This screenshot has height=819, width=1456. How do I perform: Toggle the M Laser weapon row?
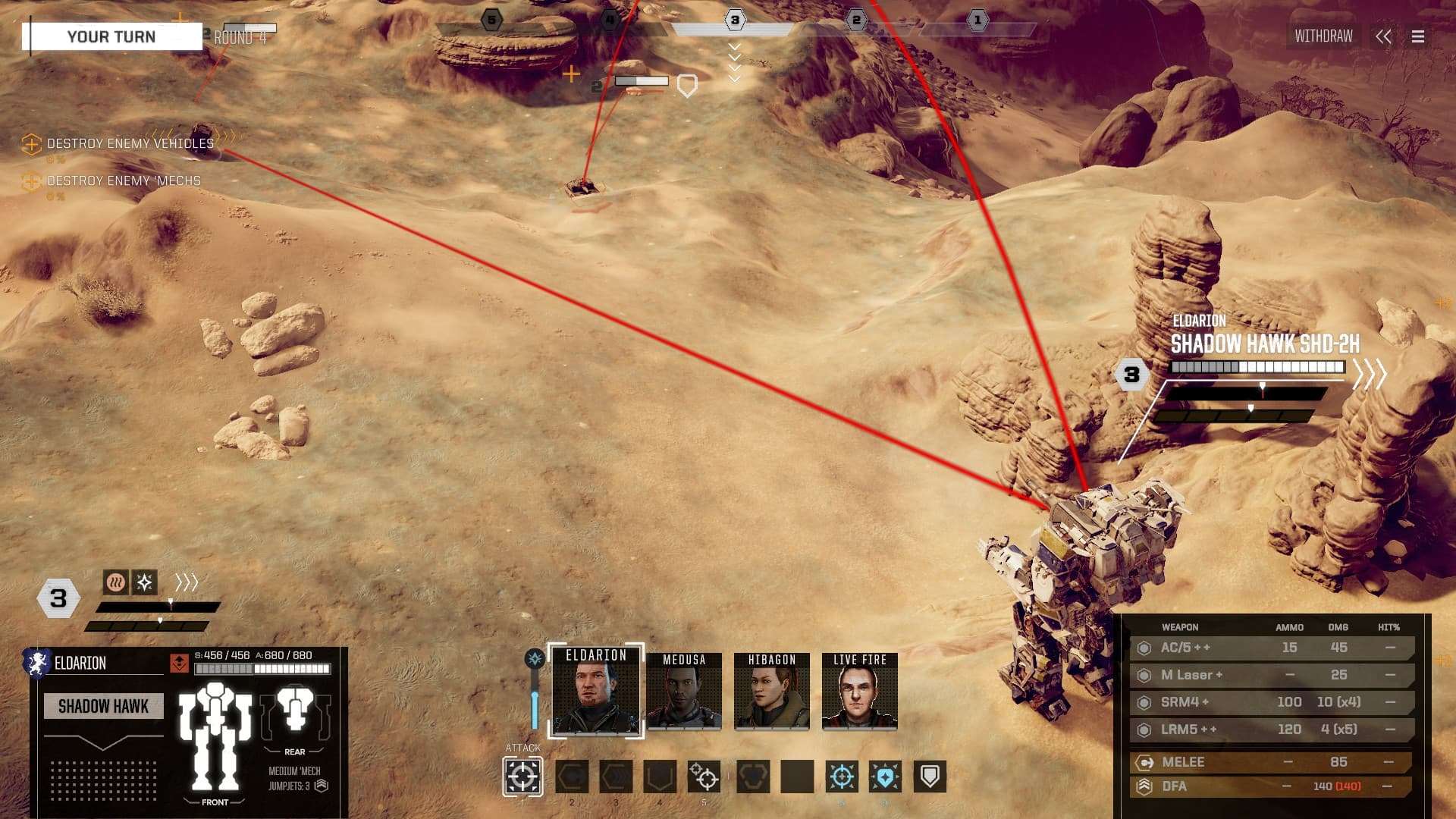[1274, 675]
